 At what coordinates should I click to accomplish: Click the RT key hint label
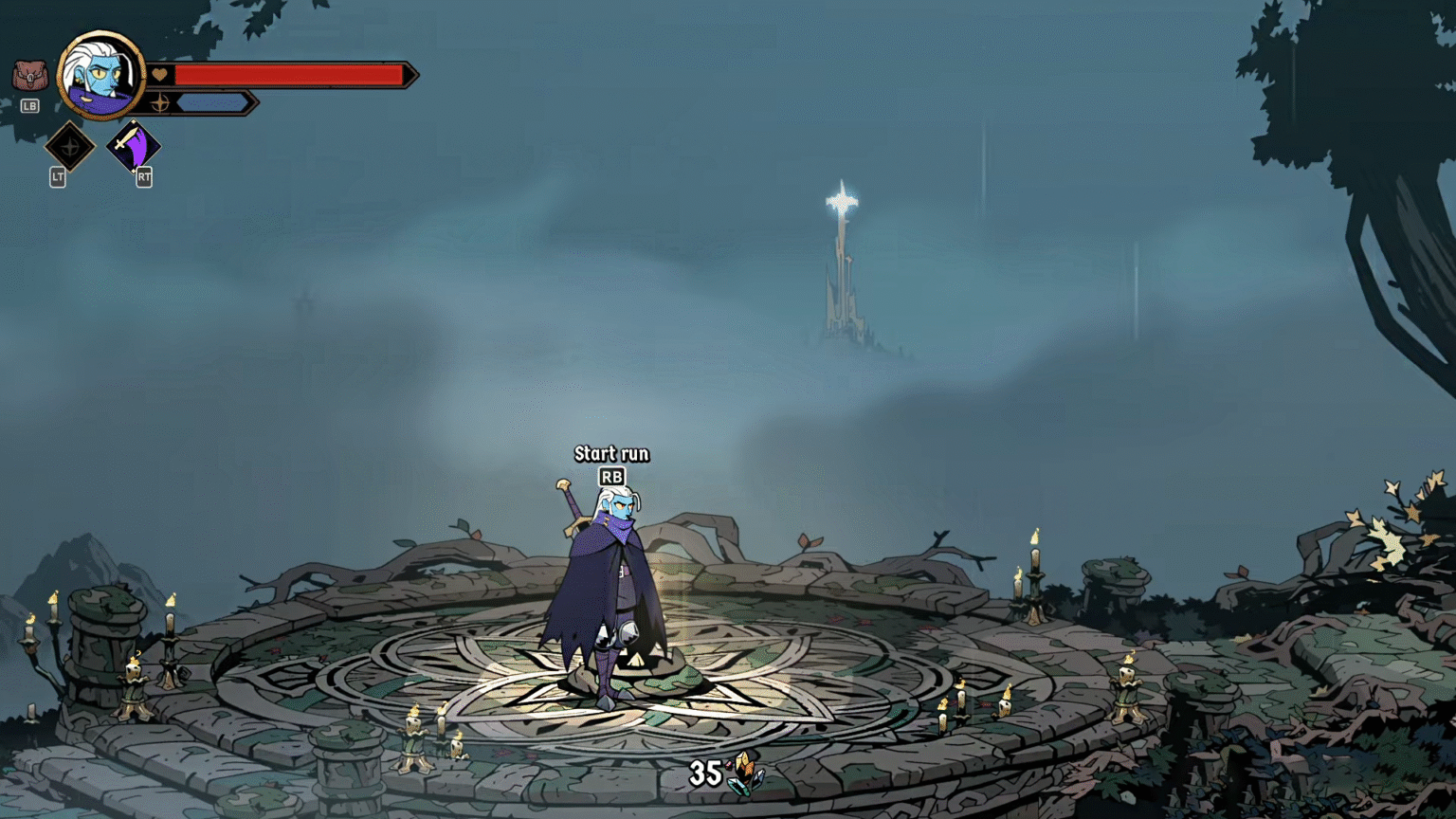coord(142,178)
